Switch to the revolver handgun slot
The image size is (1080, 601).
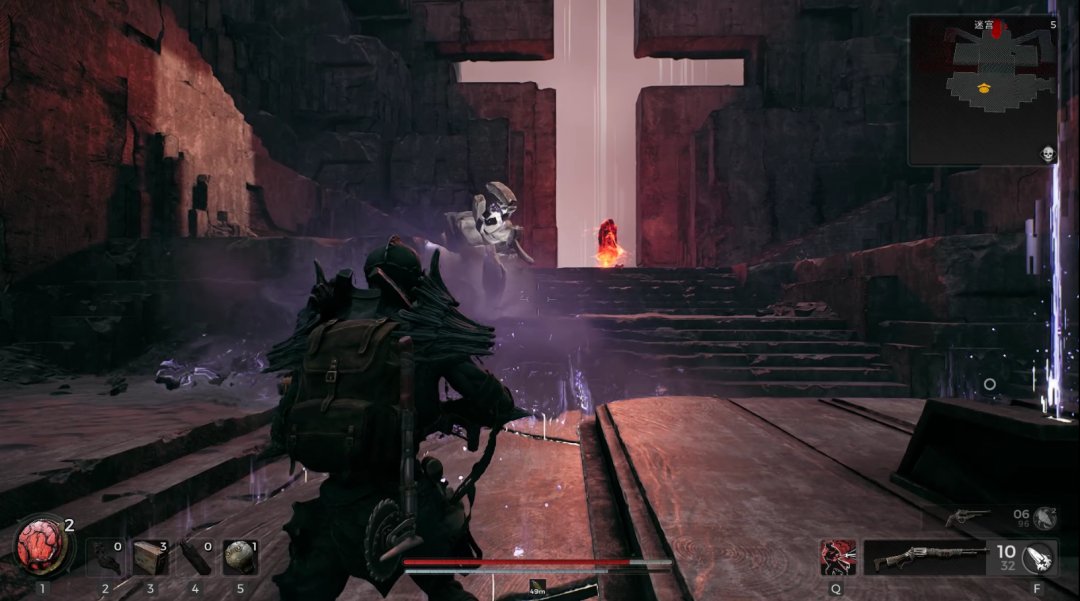(967, 517)
